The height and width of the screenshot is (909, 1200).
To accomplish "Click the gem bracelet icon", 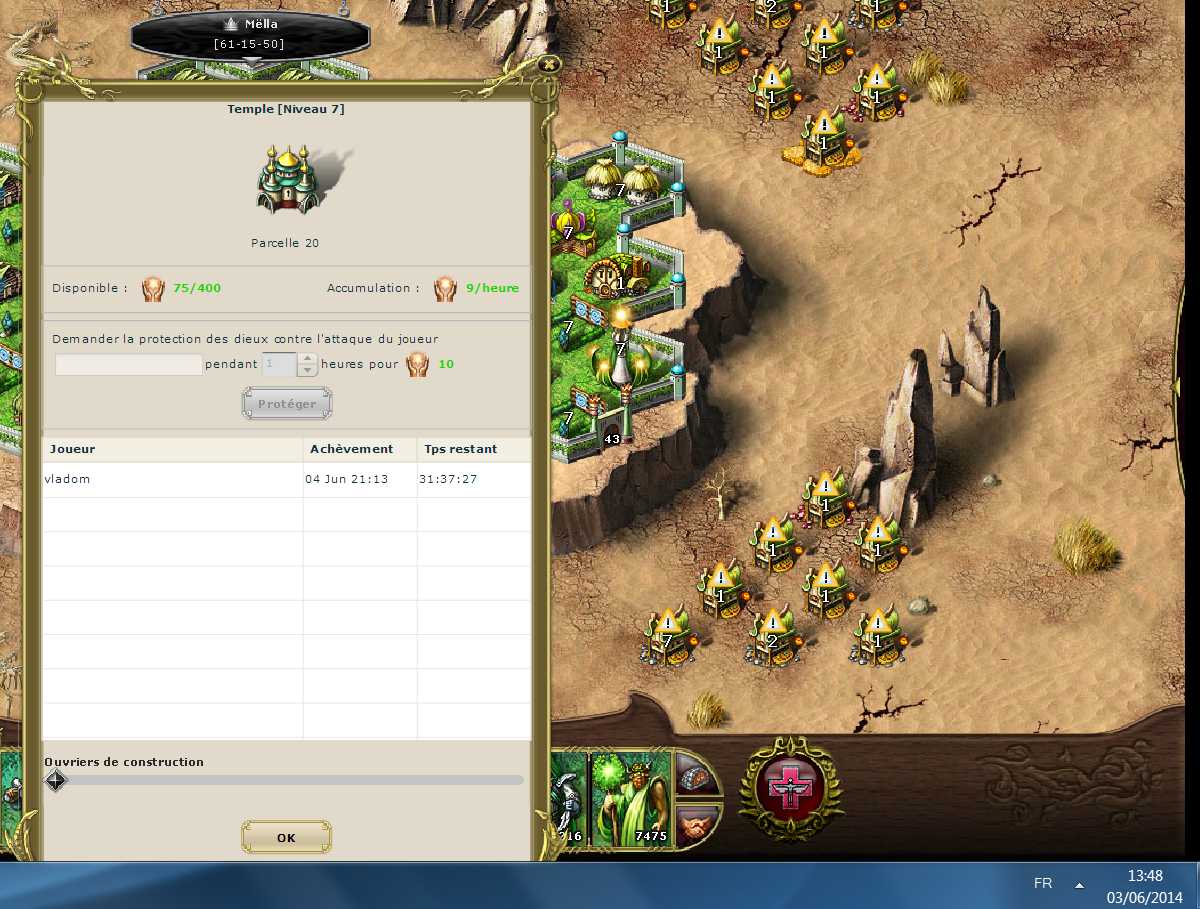I will pyautogui.click(x=699, y=774).
